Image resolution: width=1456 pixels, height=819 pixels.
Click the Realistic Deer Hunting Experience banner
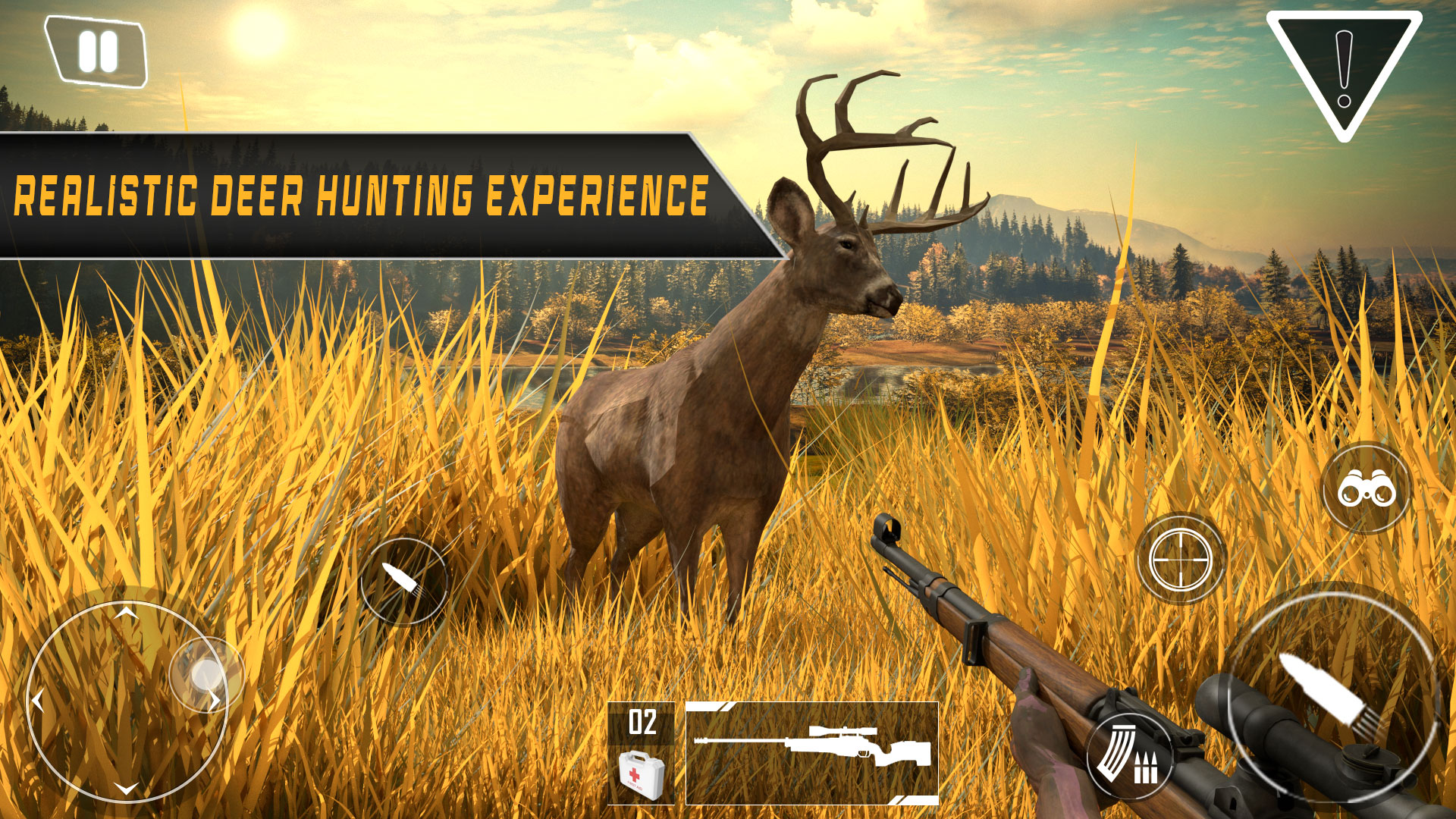pos(356,192)
